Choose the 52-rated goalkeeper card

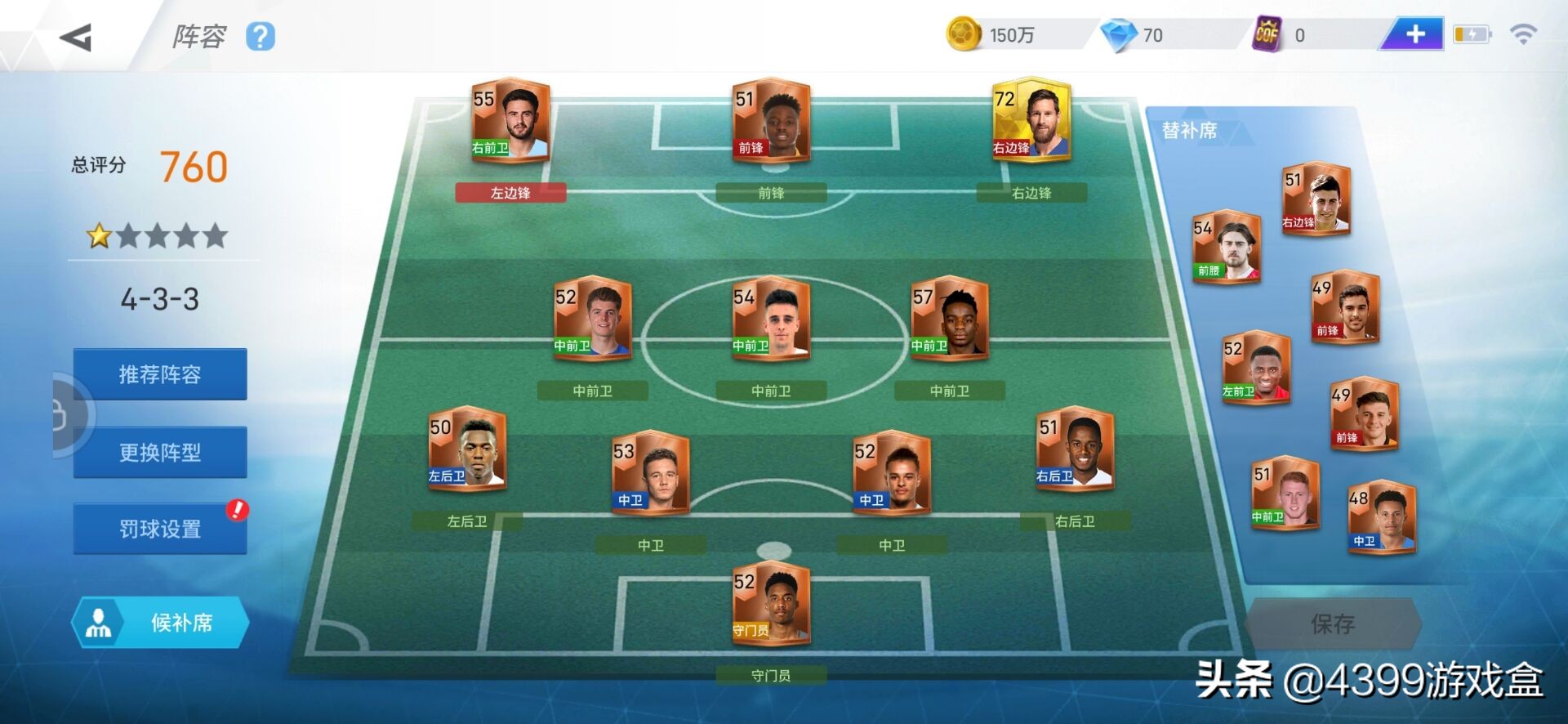[771, 603]
